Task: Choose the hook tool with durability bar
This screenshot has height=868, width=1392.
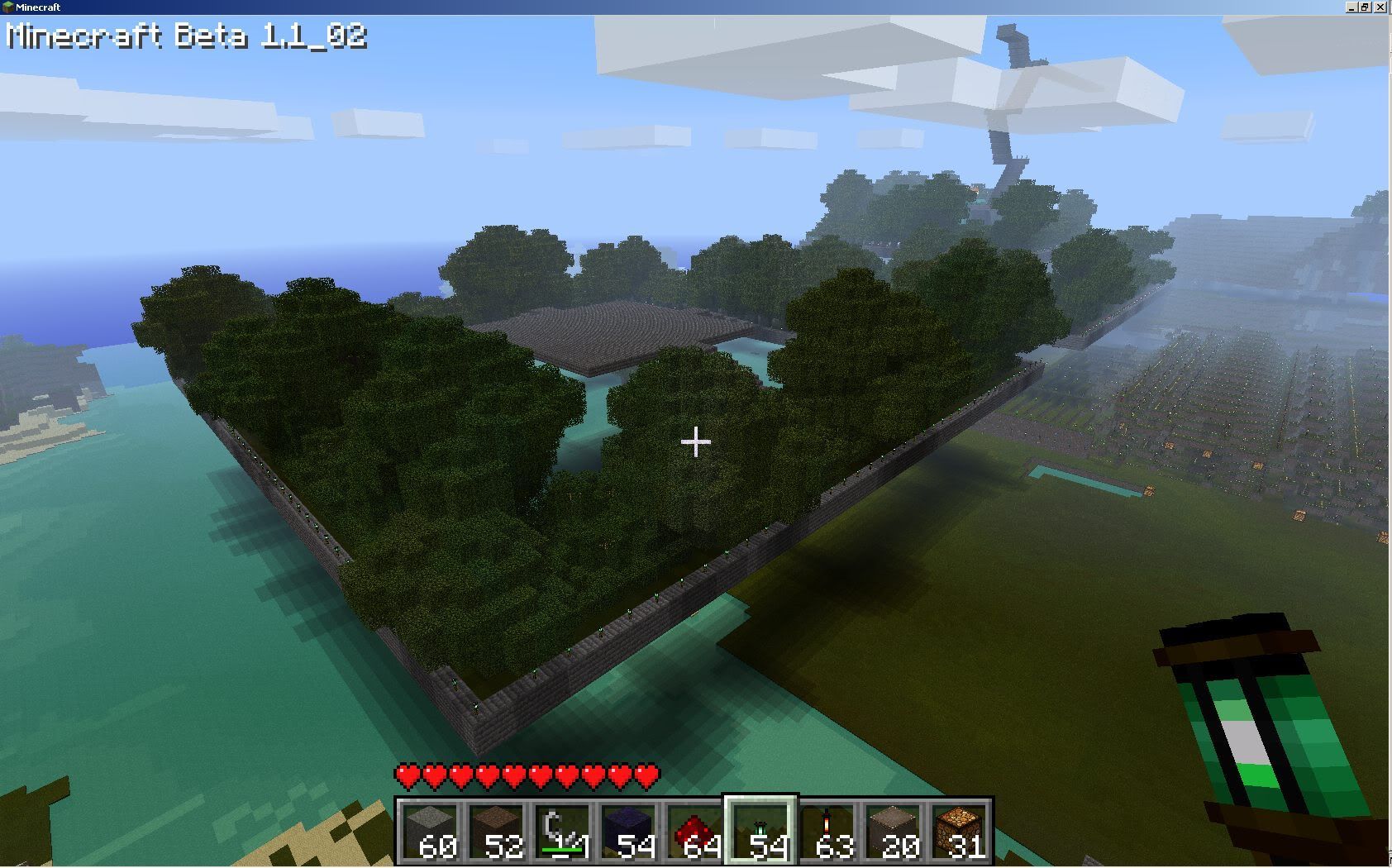Action: click(563, 831)
